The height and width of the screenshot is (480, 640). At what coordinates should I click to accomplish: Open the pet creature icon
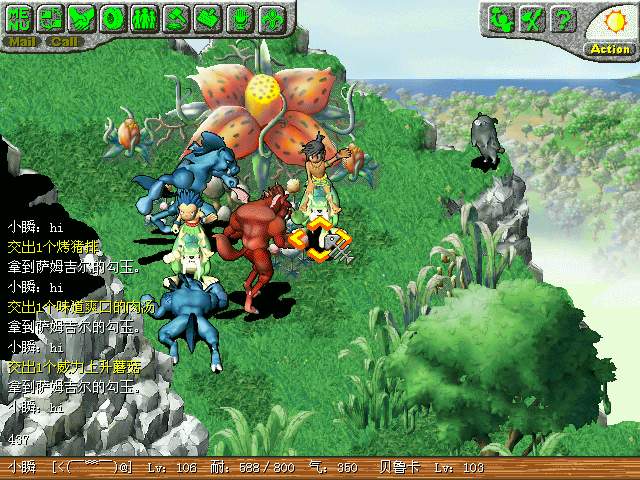tap(503, 18)
